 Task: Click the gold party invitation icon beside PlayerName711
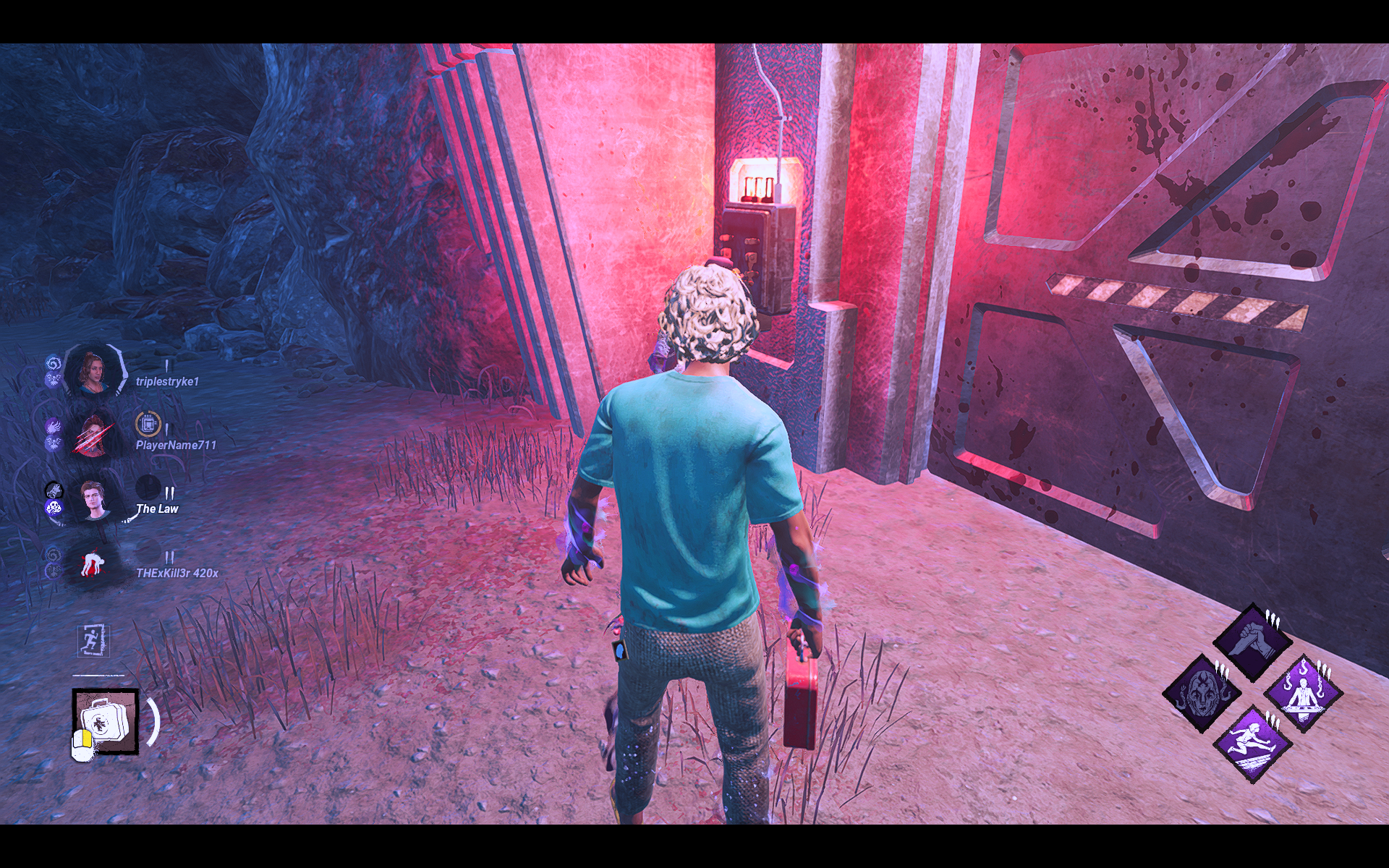click(148, 425)
